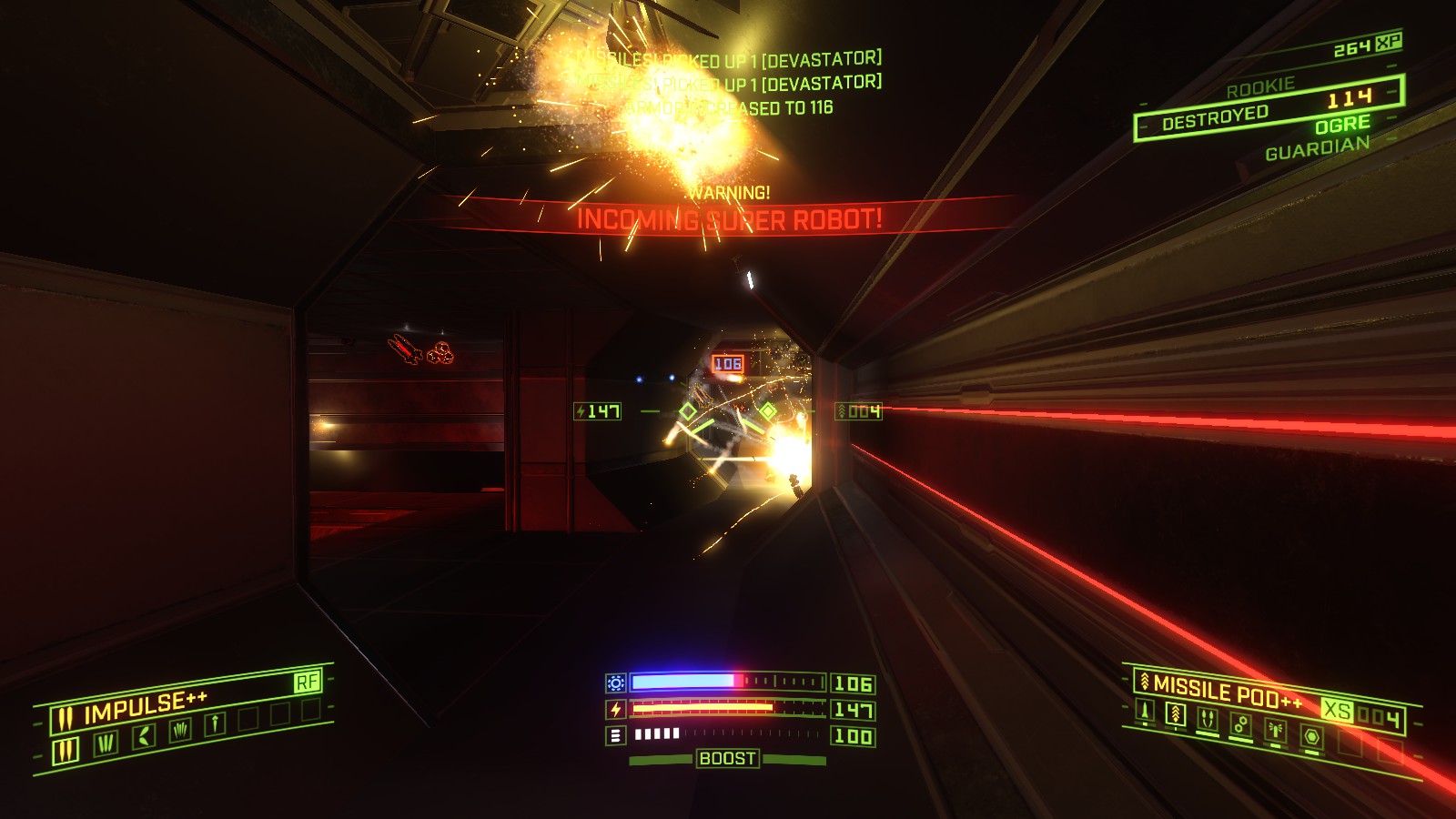Screen dimensions: 1456x819
Task: Select the dragonfly Nova missile icon
Action: [1276, 728]
